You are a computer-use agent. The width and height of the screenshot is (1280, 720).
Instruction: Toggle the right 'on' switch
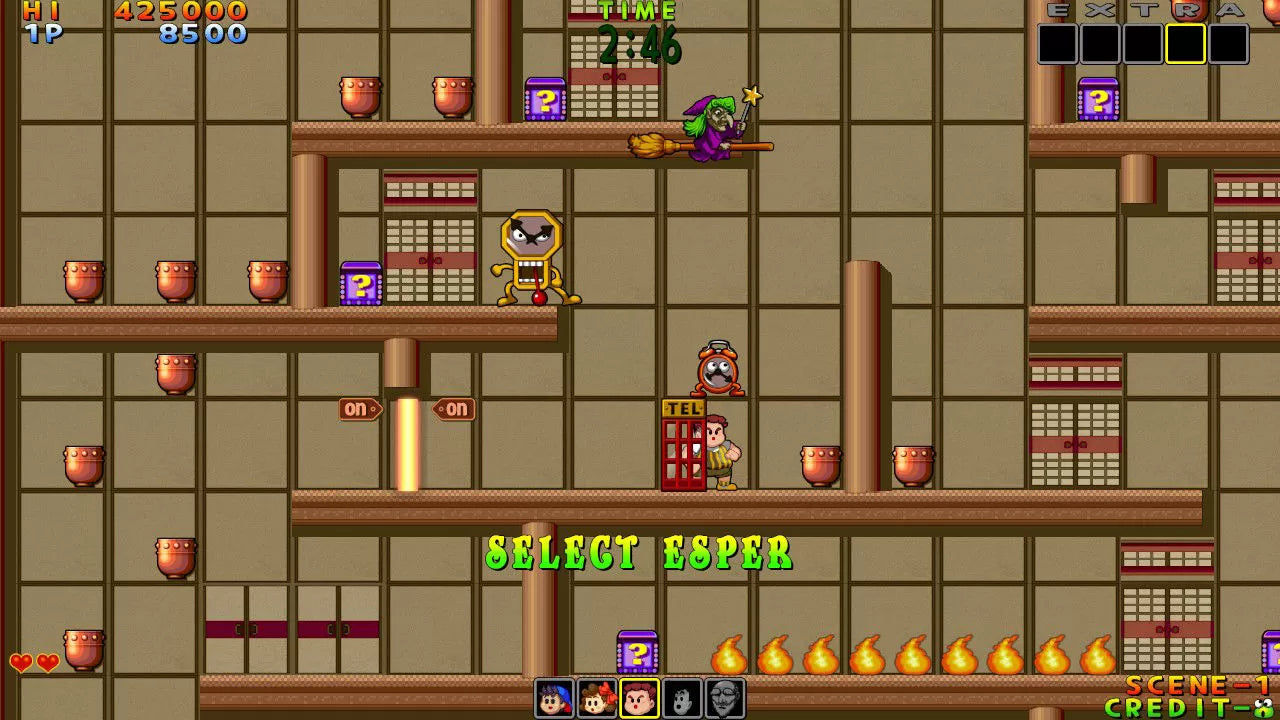457,409
